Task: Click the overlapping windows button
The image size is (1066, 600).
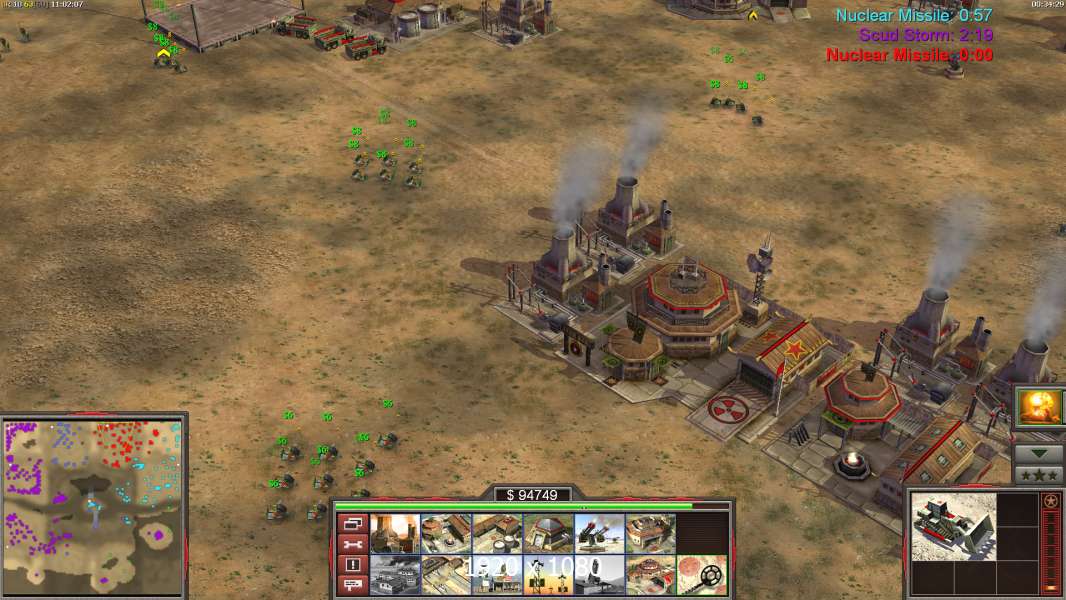Action: point(351,523)
